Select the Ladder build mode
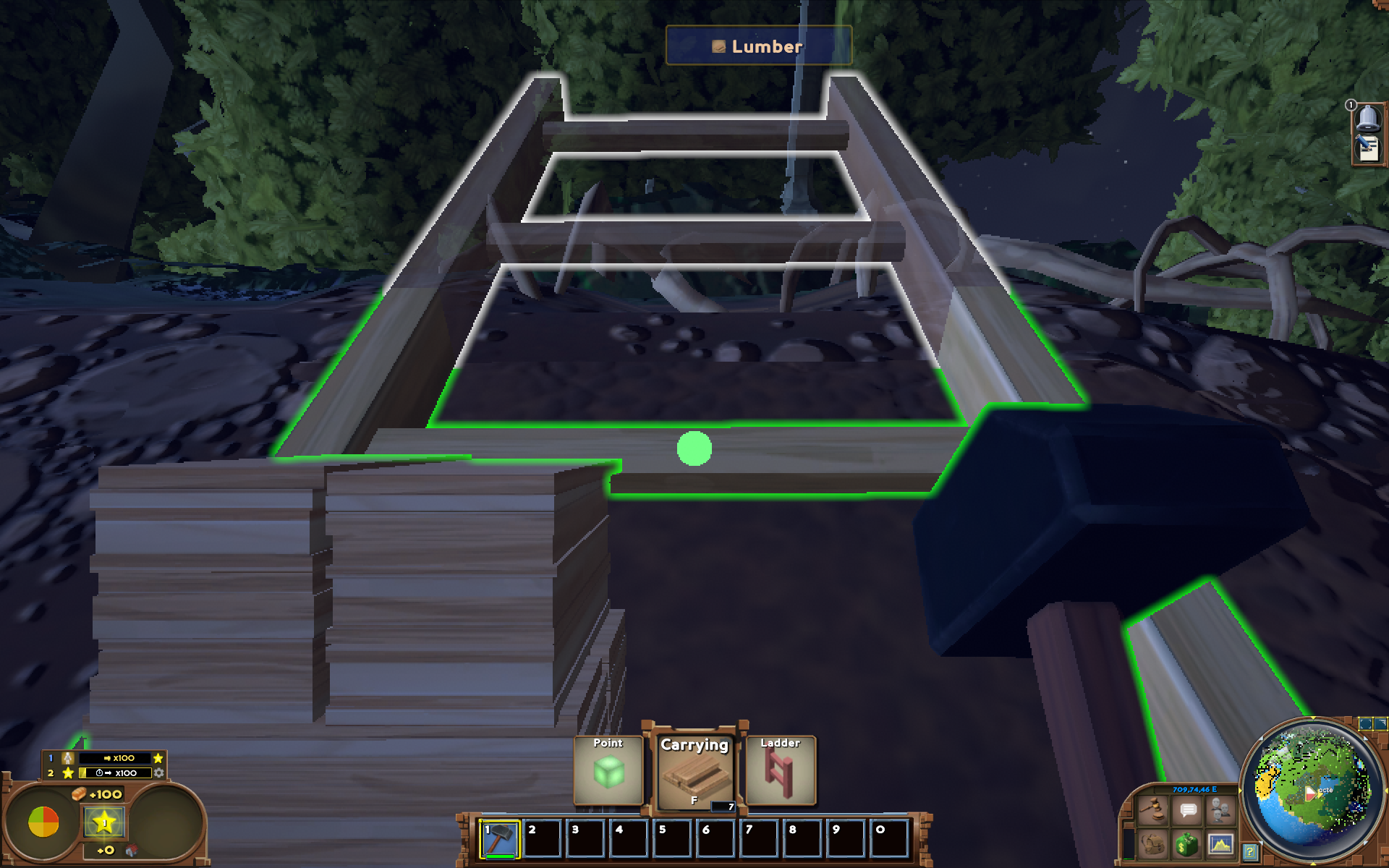1389x868 pixels. (x=780, y=770)
